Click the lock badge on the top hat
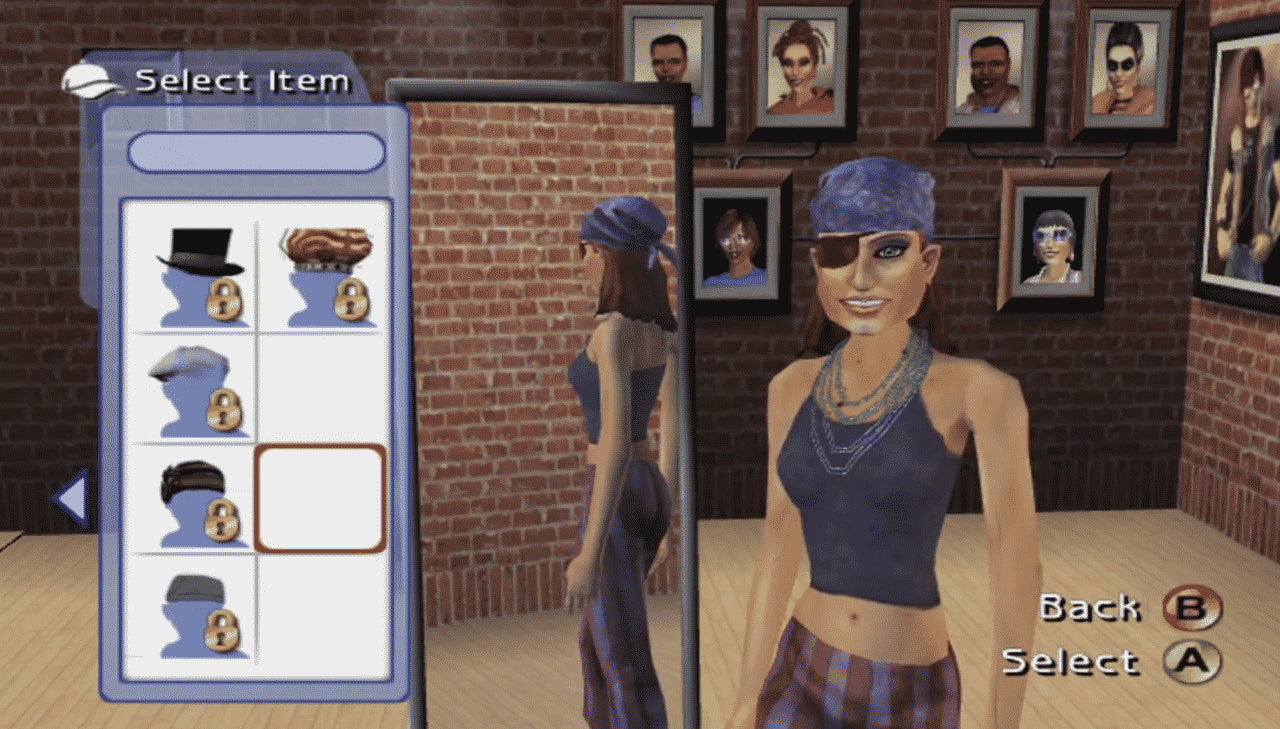 click(x=224, y=300)
